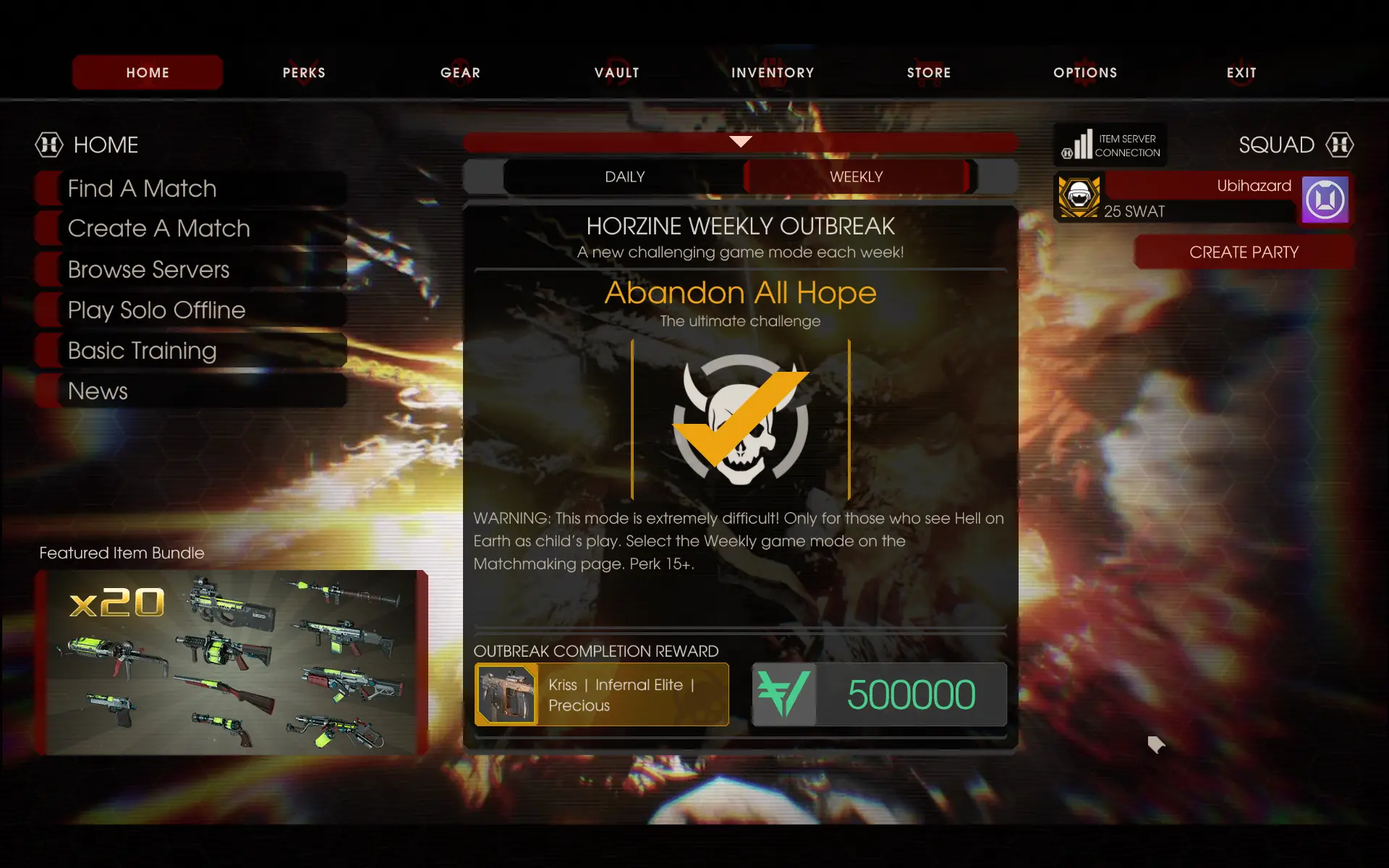Switch to the Gear tab
The width and height of the screenshot is (1389, 868).
460,72
